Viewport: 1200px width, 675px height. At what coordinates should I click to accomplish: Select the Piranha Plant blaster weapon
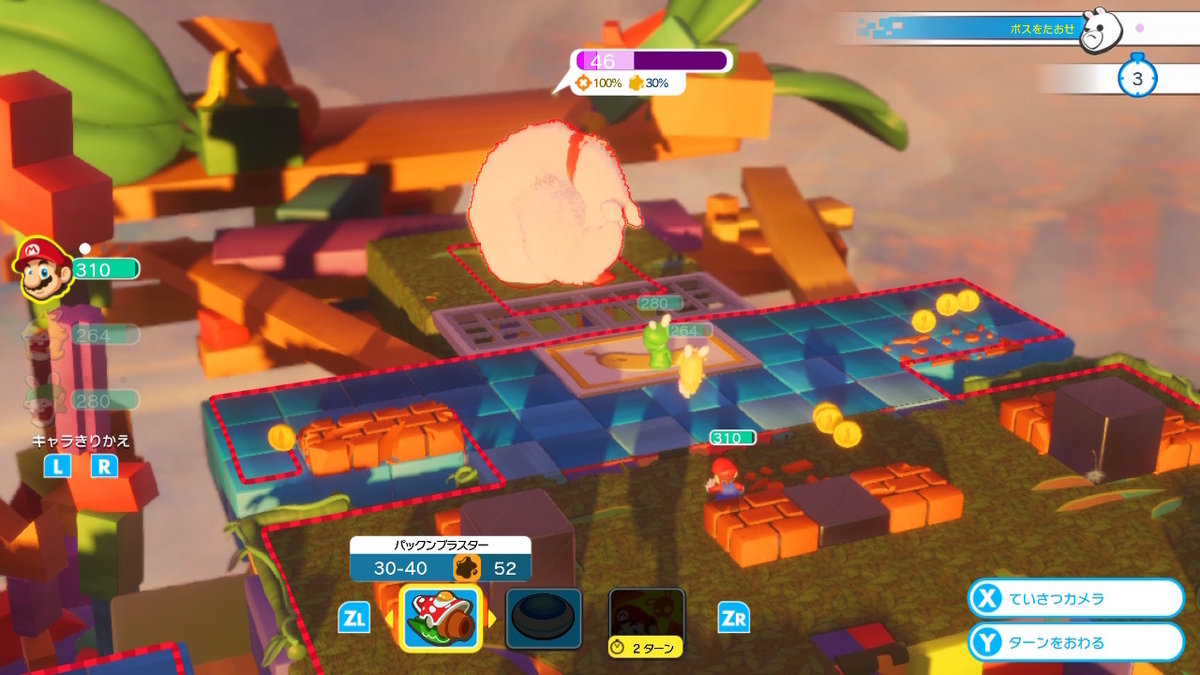(x=441, y=617)
